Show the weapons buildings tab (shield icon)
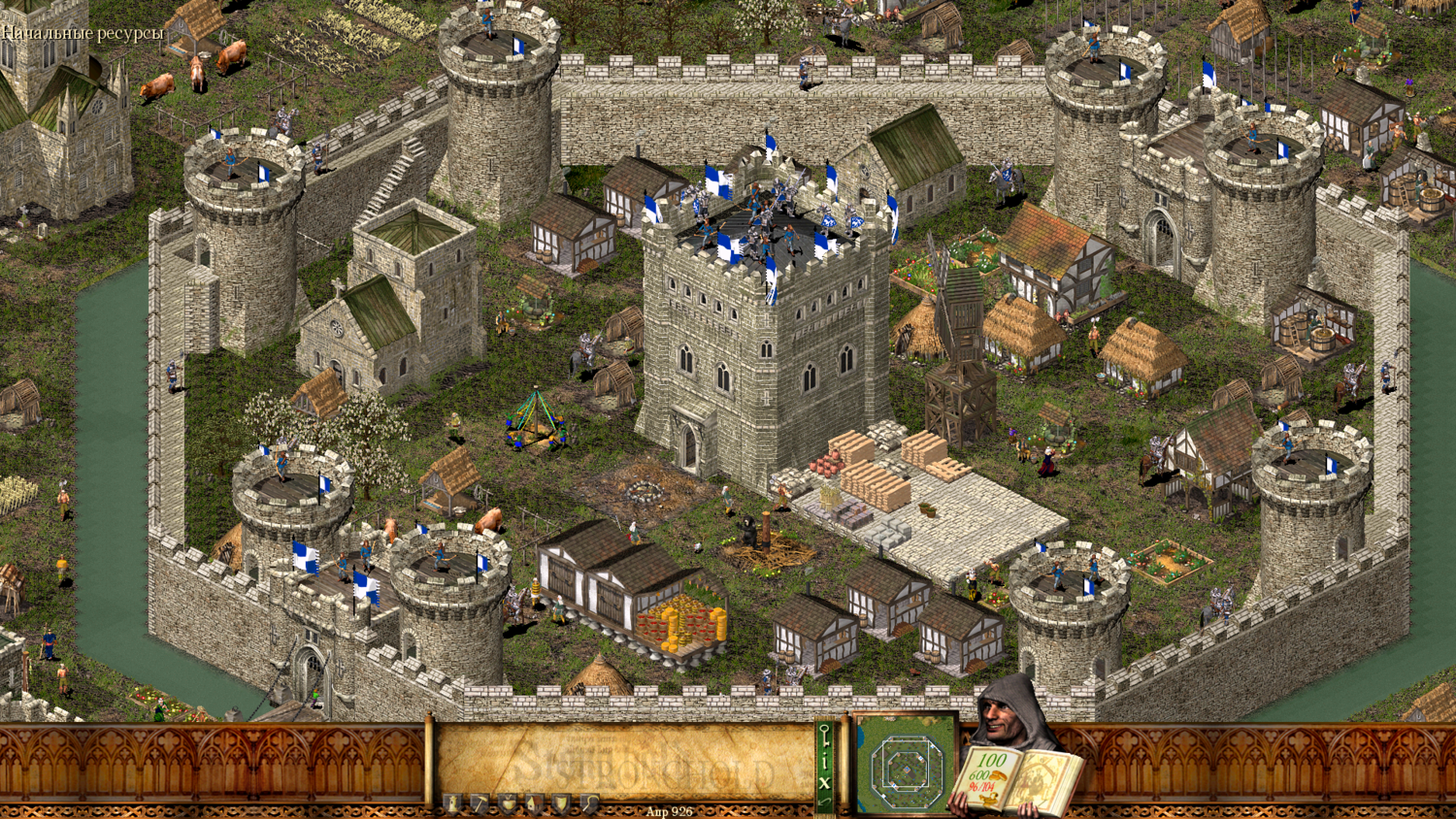1456x819 pixels. (561, 803)
